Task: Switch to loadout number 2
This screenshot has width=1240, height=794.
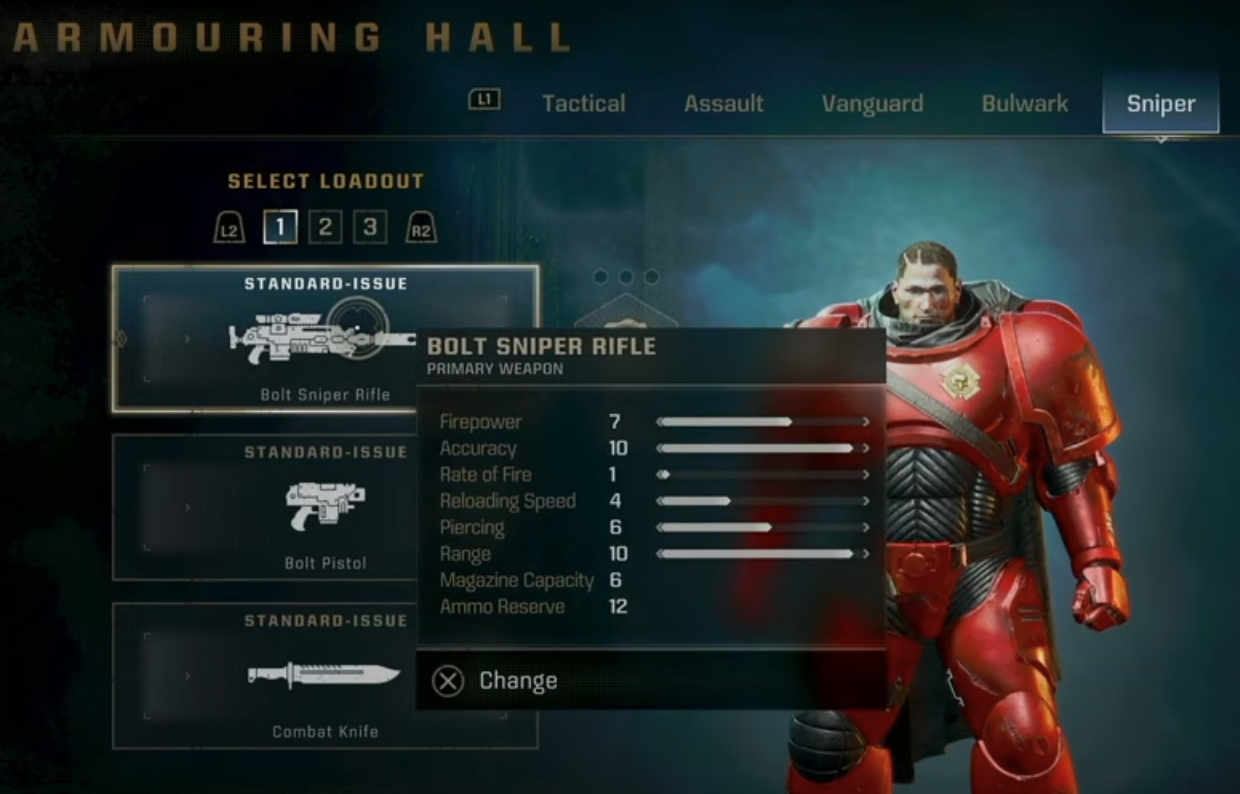Action: (325, 227)
